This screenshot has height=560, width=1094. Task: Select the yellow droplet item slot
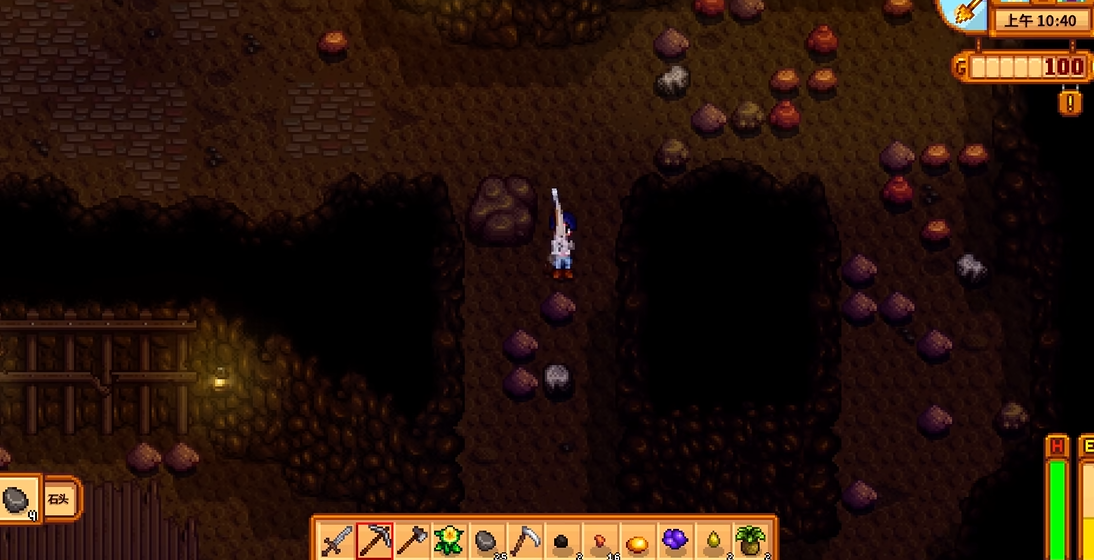(712, 541)
